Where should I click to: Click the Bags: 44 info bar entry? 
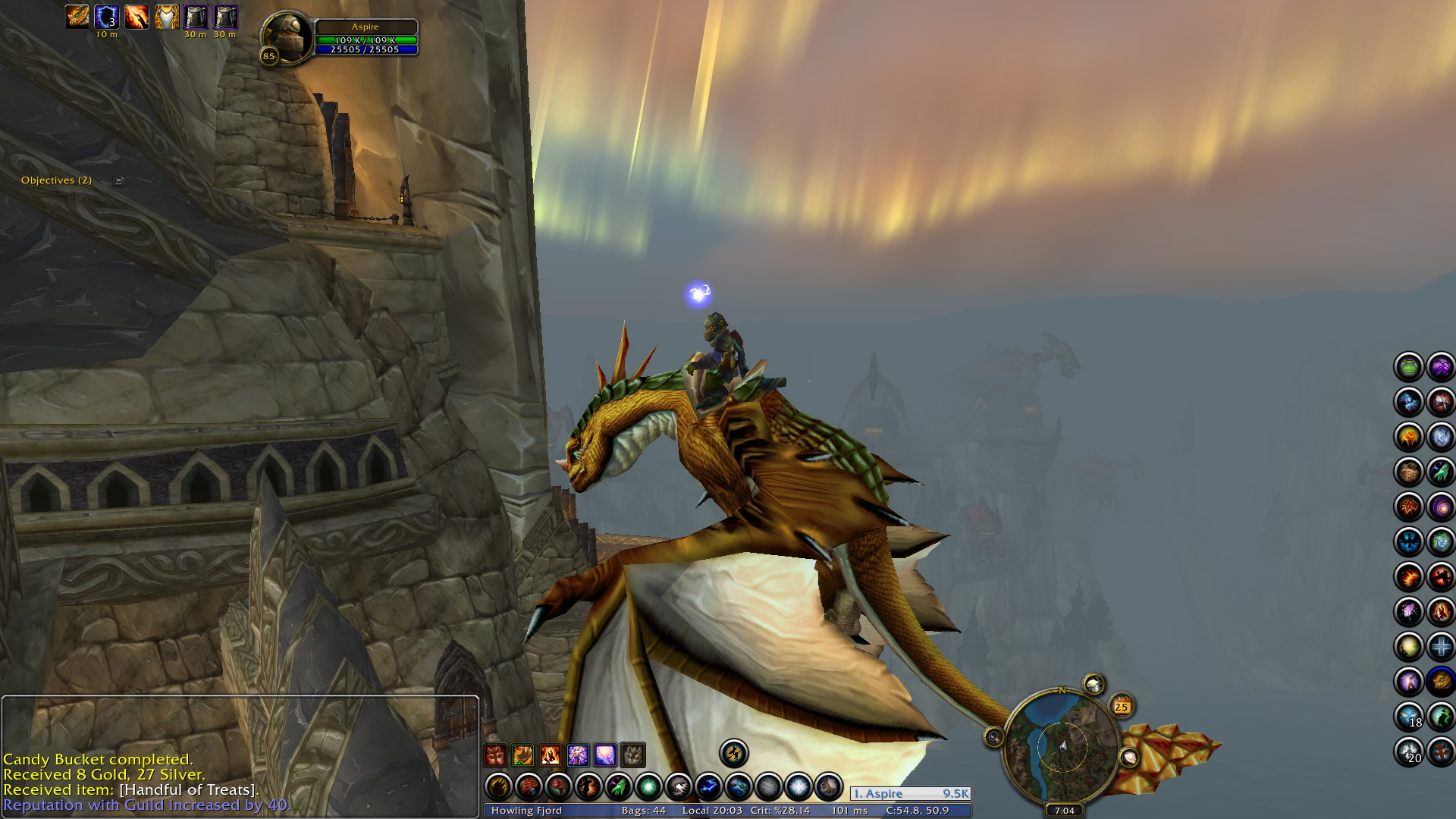(x=643, y=811)
